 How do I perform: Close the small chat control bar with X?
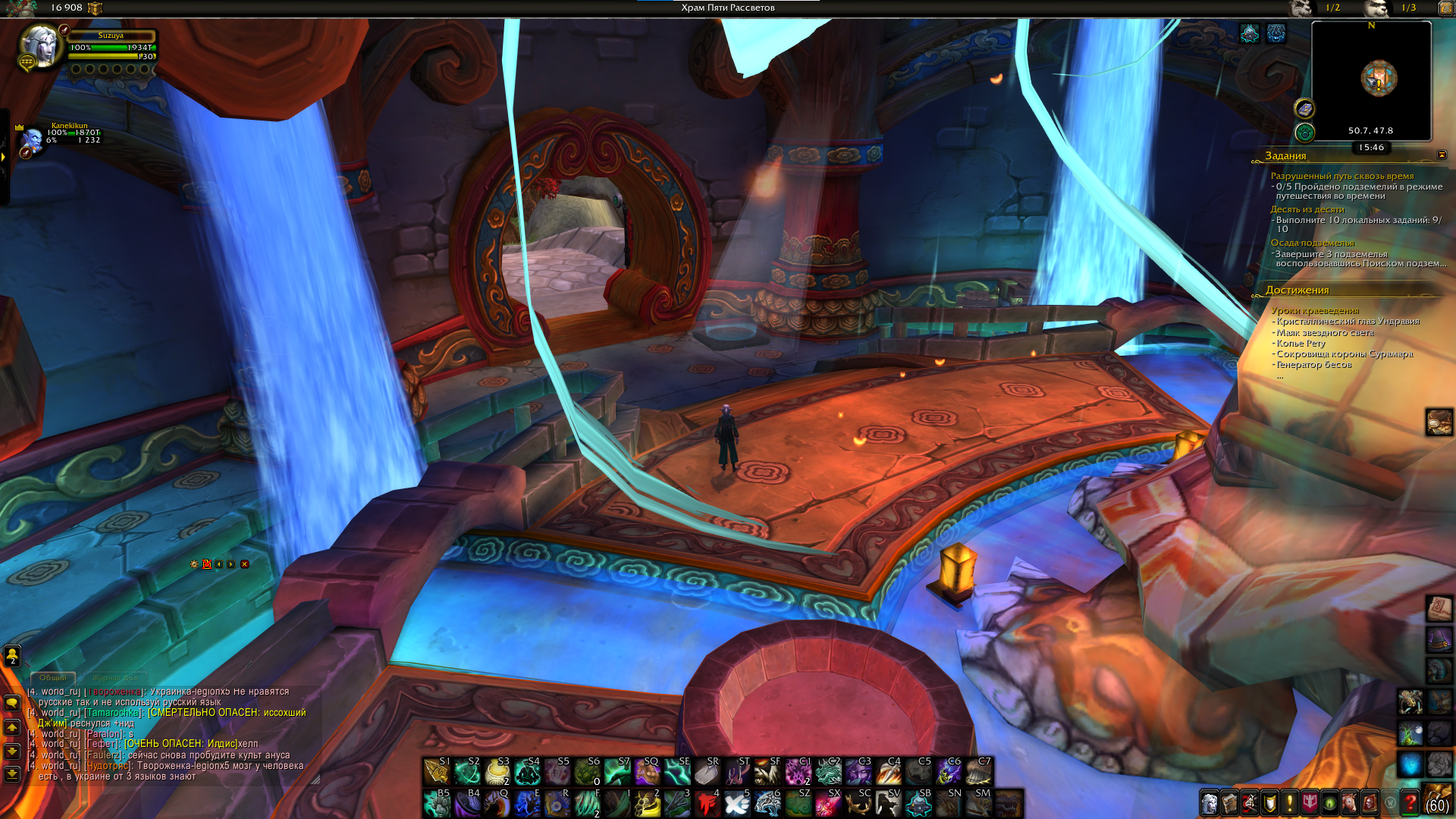(244, 564)
